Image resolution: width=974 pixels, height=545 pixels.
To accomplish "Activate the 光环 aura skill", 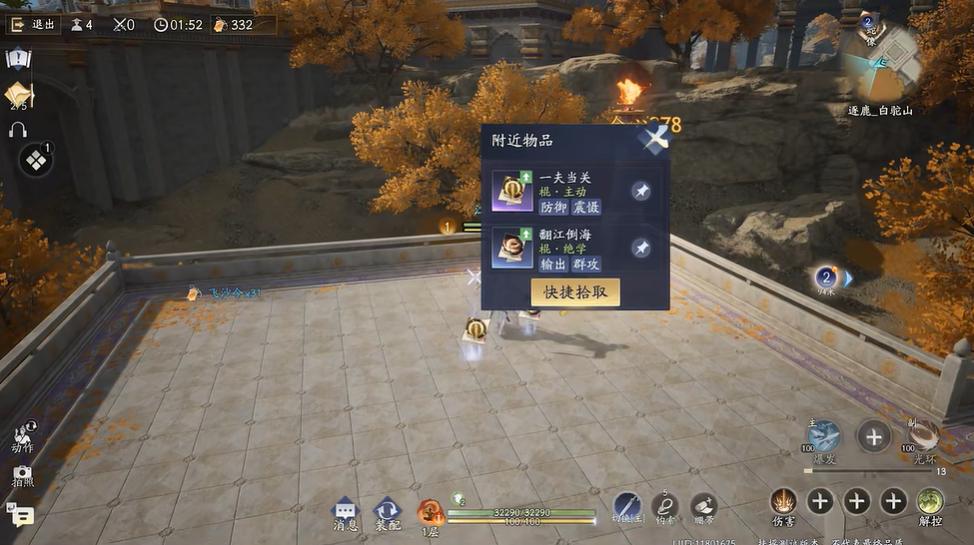I will 922,437.
